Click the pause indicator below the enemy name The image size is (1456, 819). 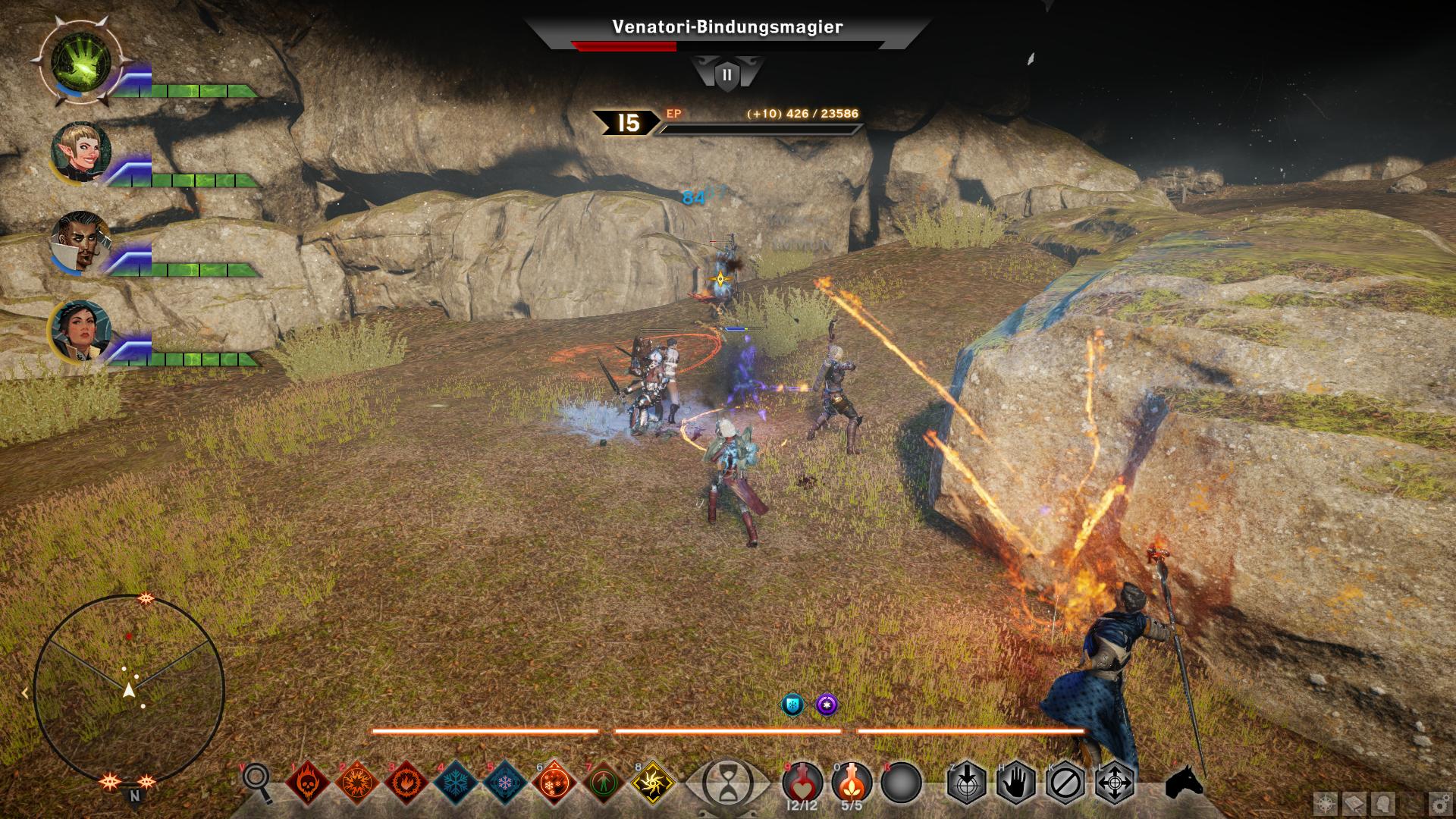727,75
